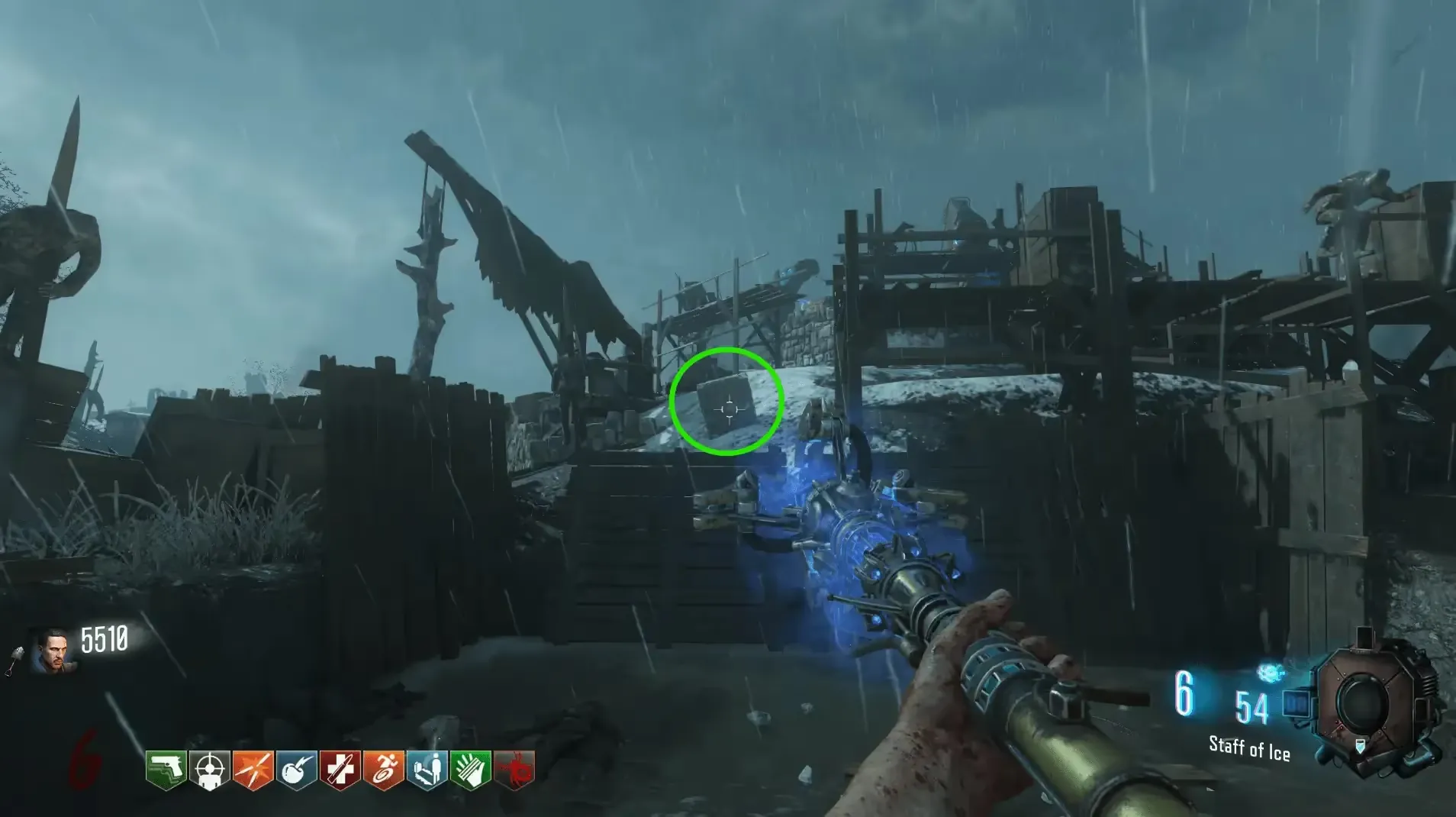Click the Widow's Wine red spider icon
Viewport: 1456px width, 817px height.
[x=514, y=770]
